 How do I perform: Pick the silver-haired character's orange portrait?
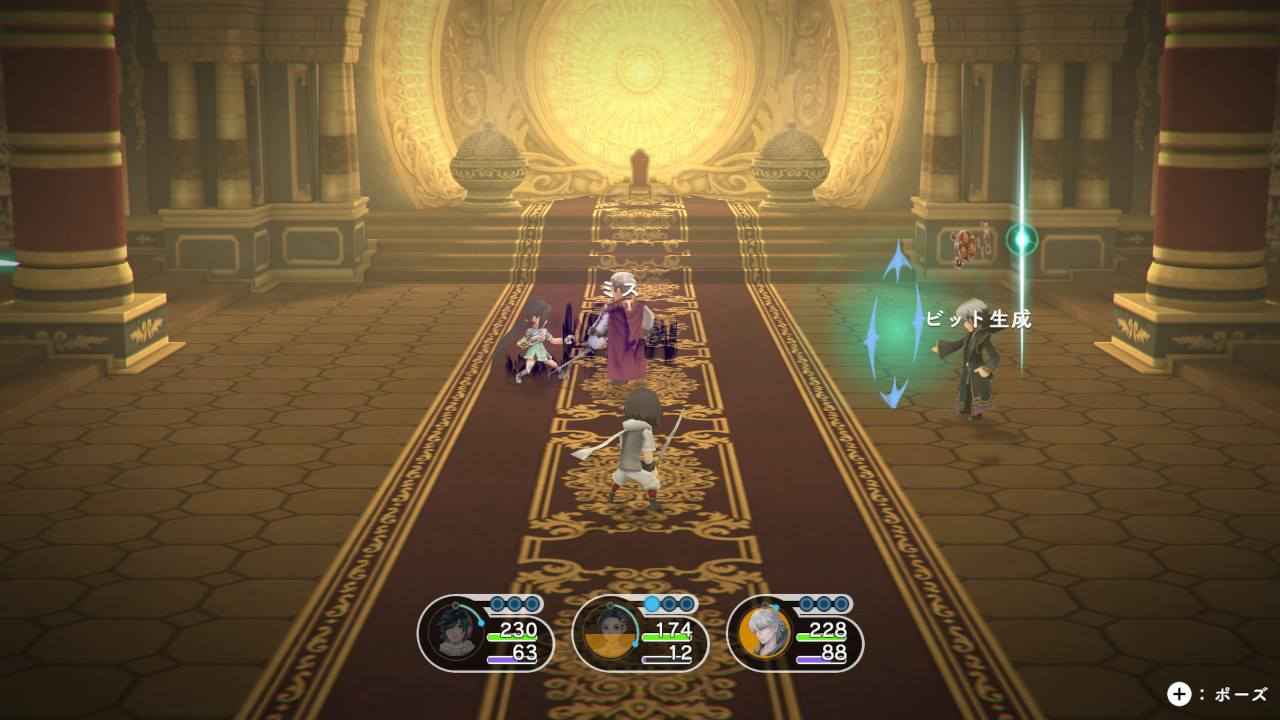(765, 633)
